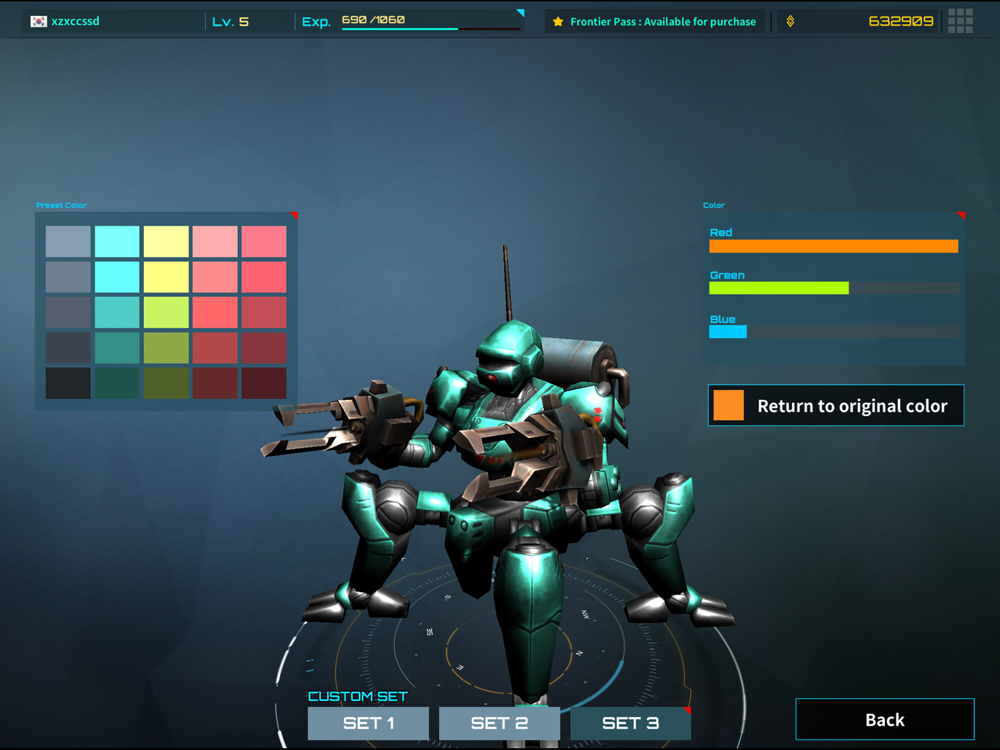Click the gold currency balance
Viewport: 1000px width, 750px height.
click(900, 21)
